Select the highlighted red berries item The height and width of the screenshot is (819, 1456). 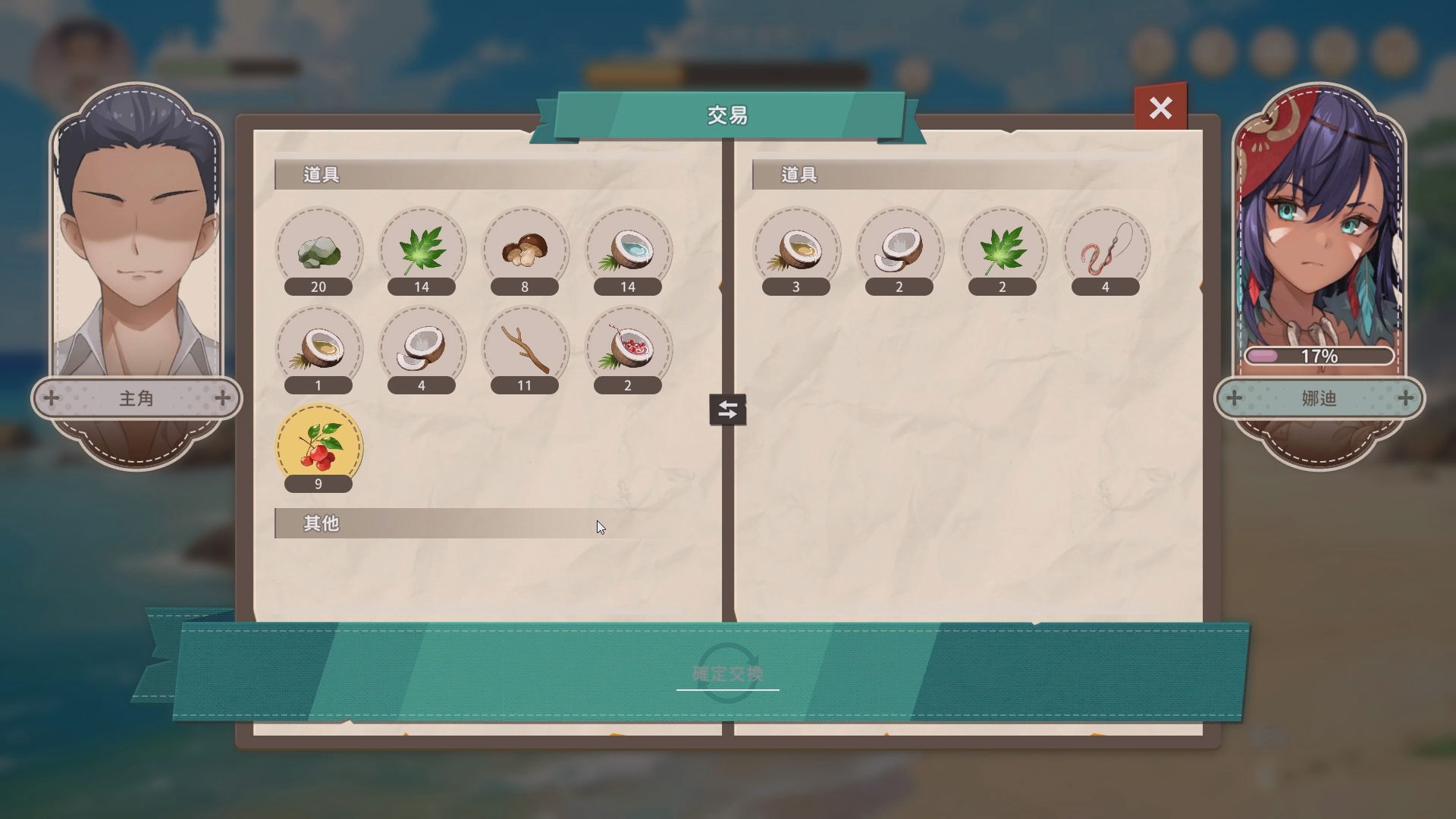click(x=318, y=447)
